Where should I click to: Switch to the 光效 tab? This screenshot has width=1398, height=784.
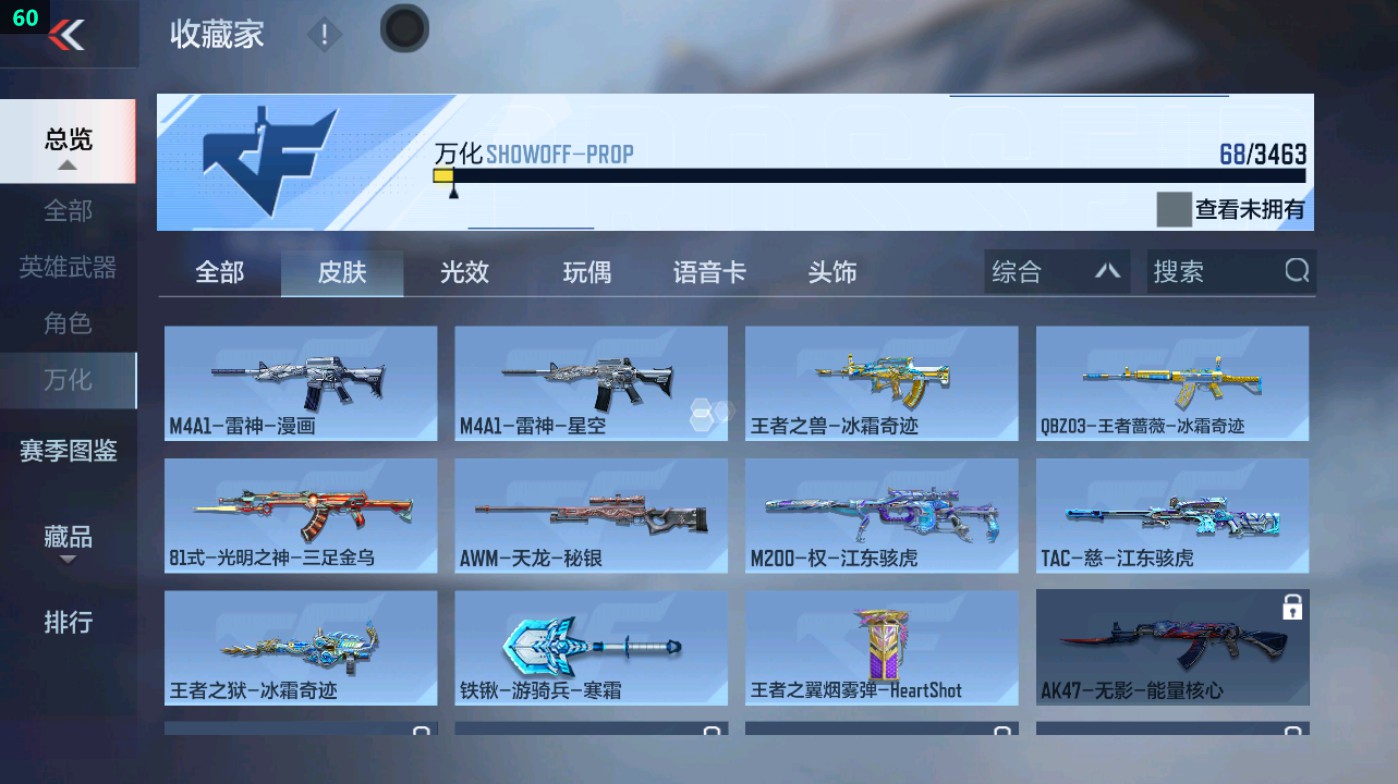click(x=462, y=271)
